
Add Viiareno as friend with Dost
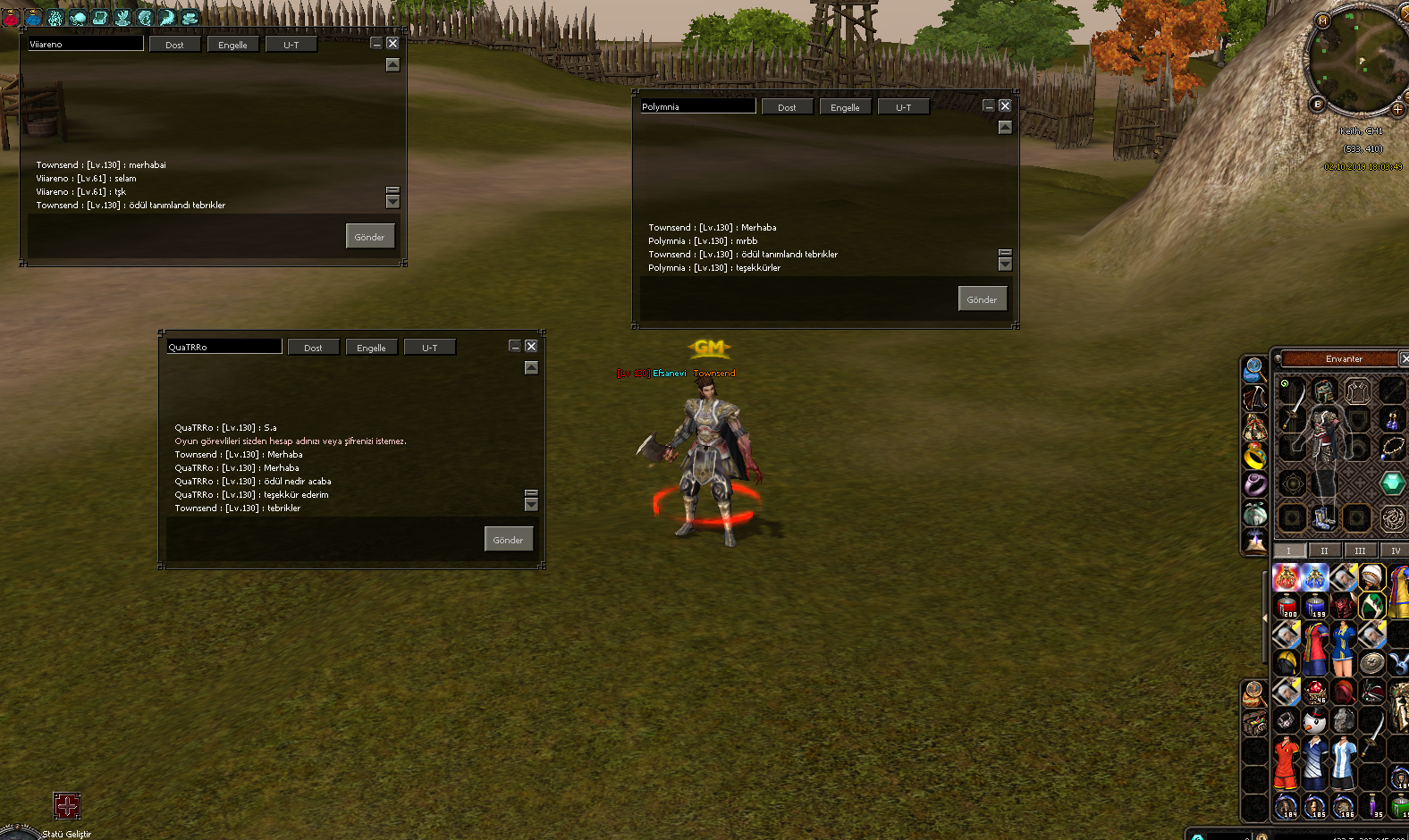[x=174, y=45]
